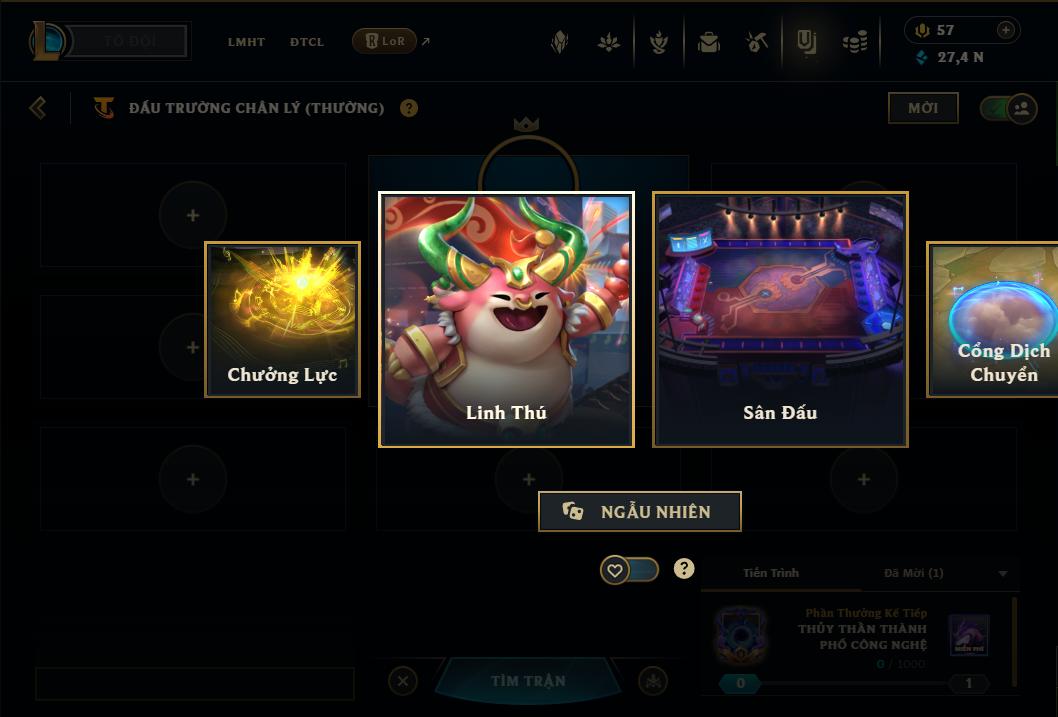Click the Ngẫu Nhiên randomize button
The image size is (1058, 717).
[640, 511]
